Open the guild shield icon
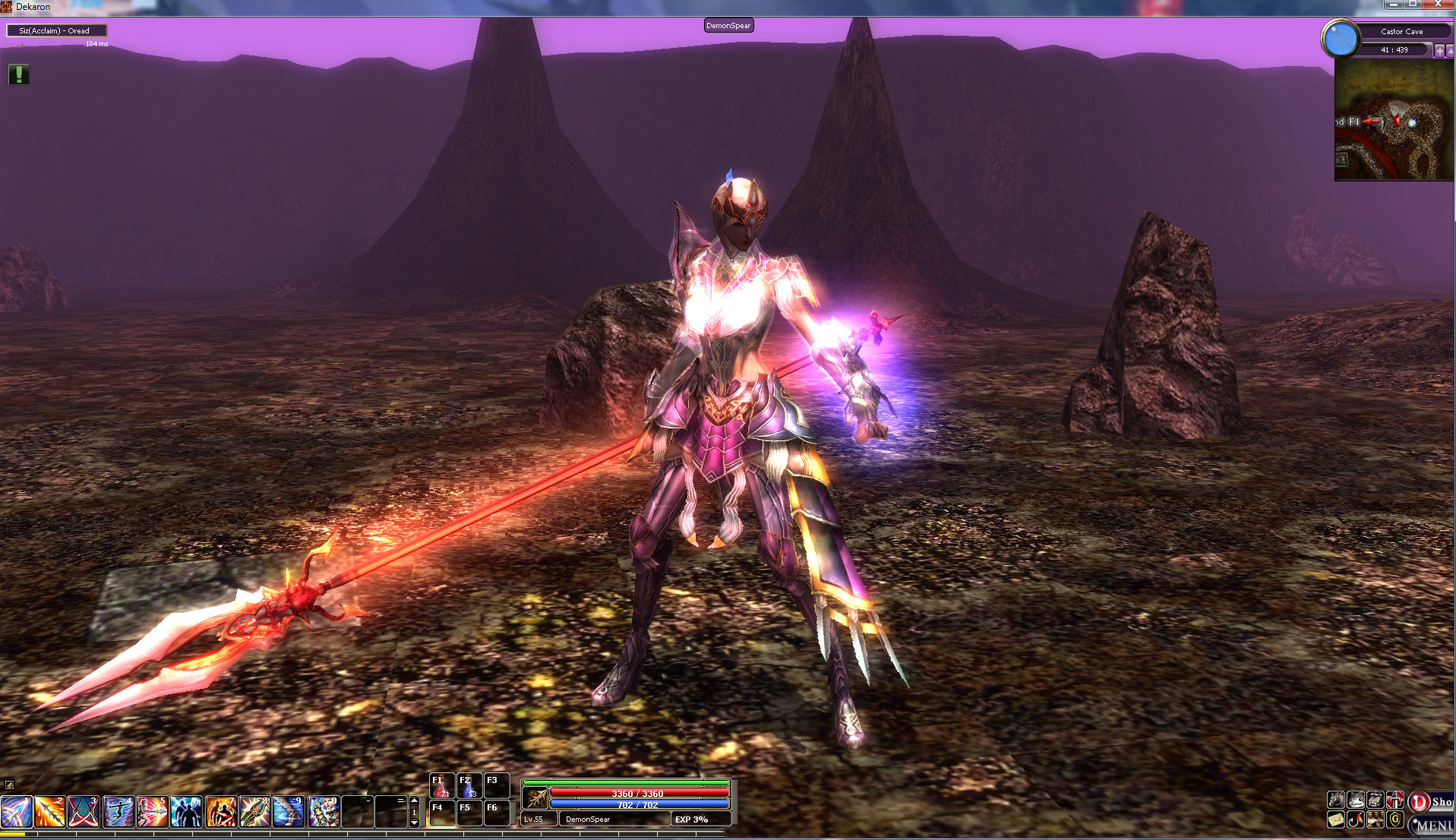 tap(1395, 819)
